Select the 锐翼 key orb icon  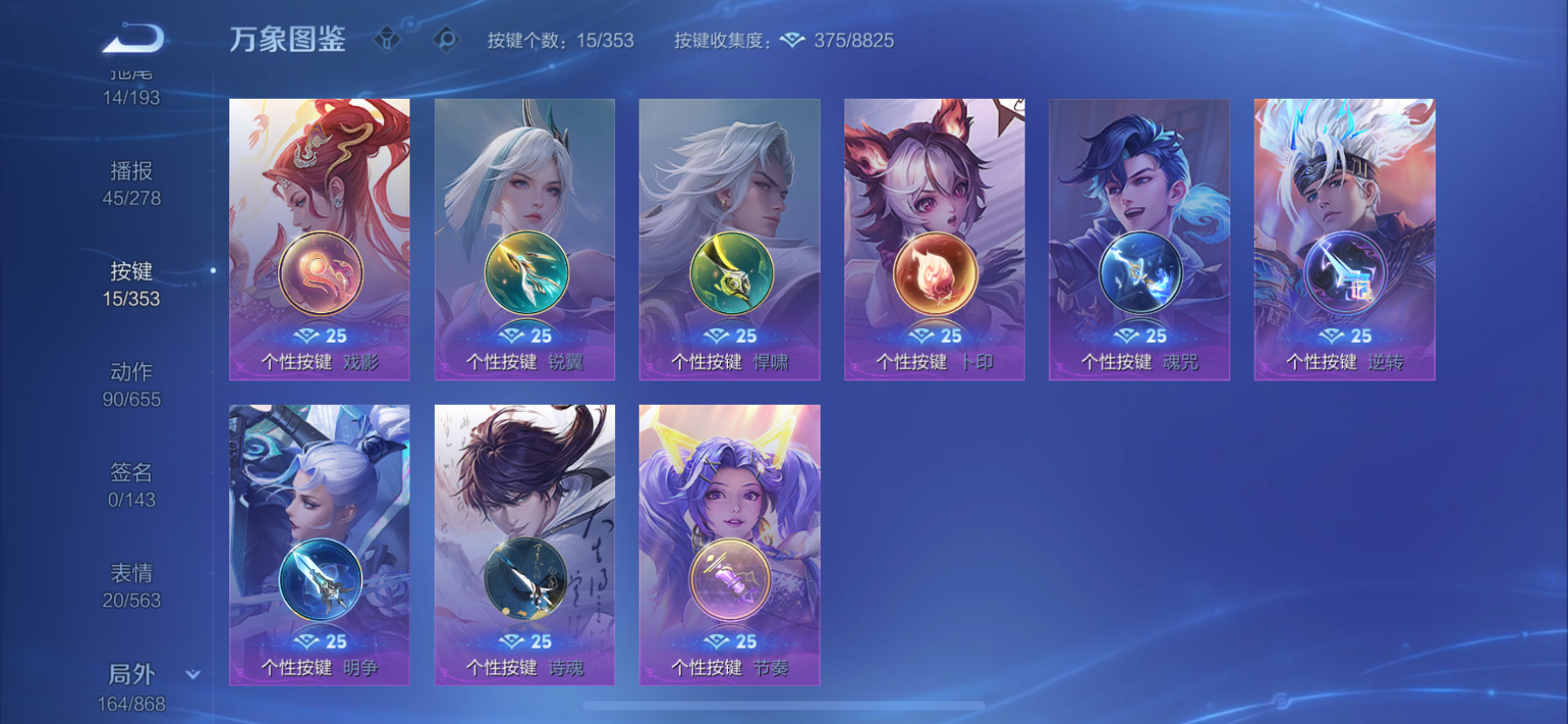523,272
